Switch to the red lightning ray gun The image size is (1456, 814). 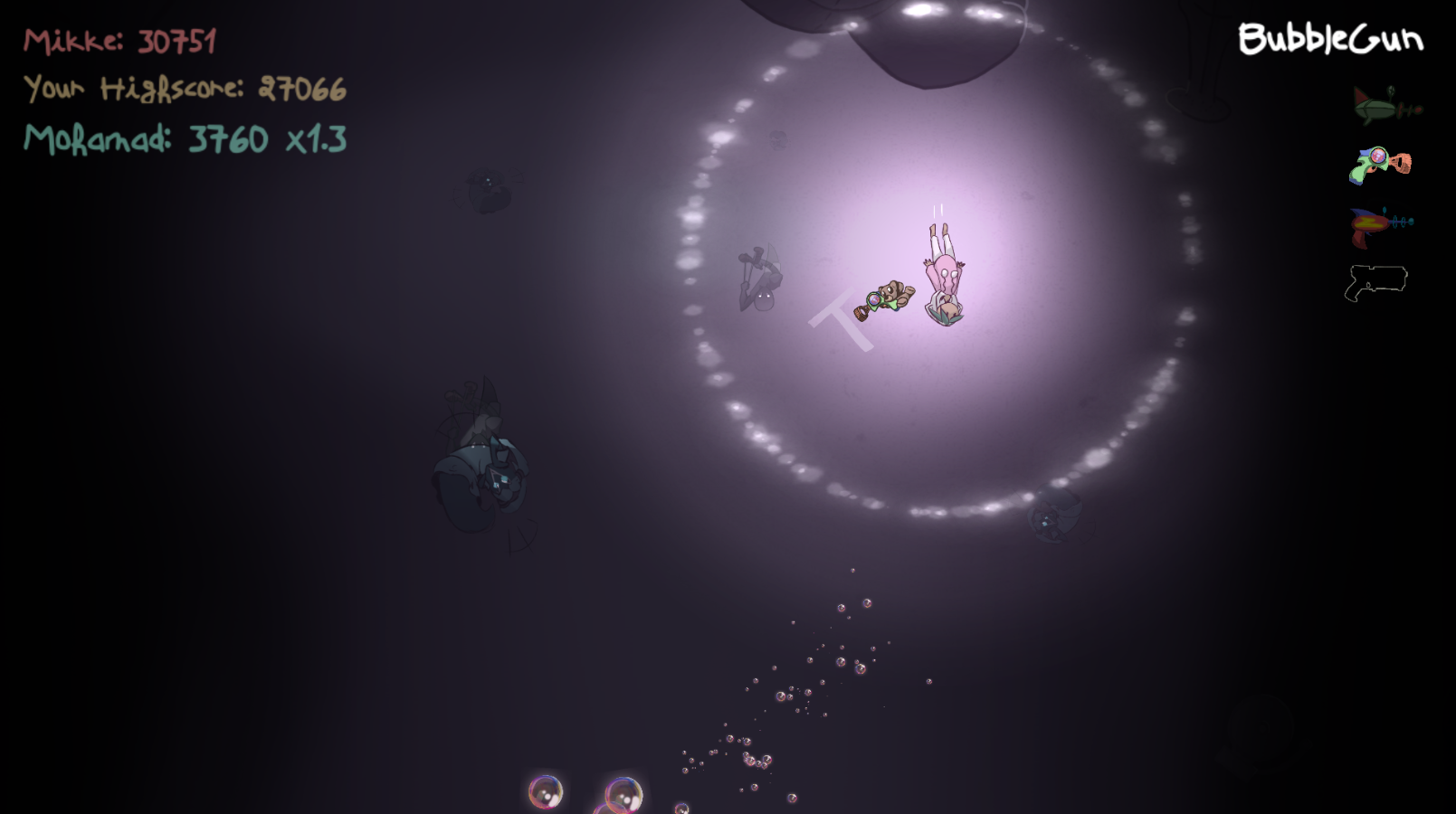tap(1379, 224)
